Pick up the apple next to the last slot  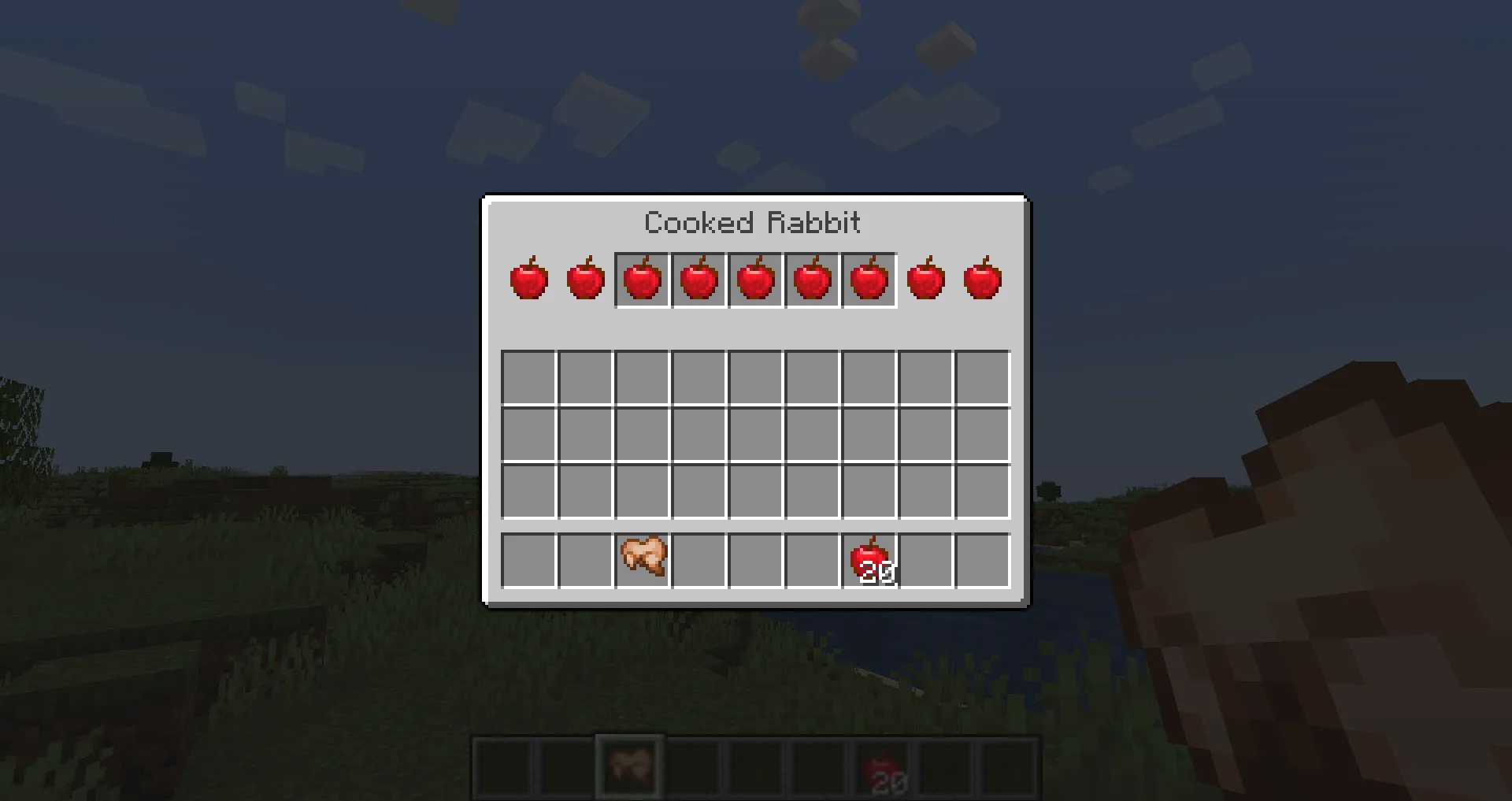pyautogui.click(x=925, y=280)
